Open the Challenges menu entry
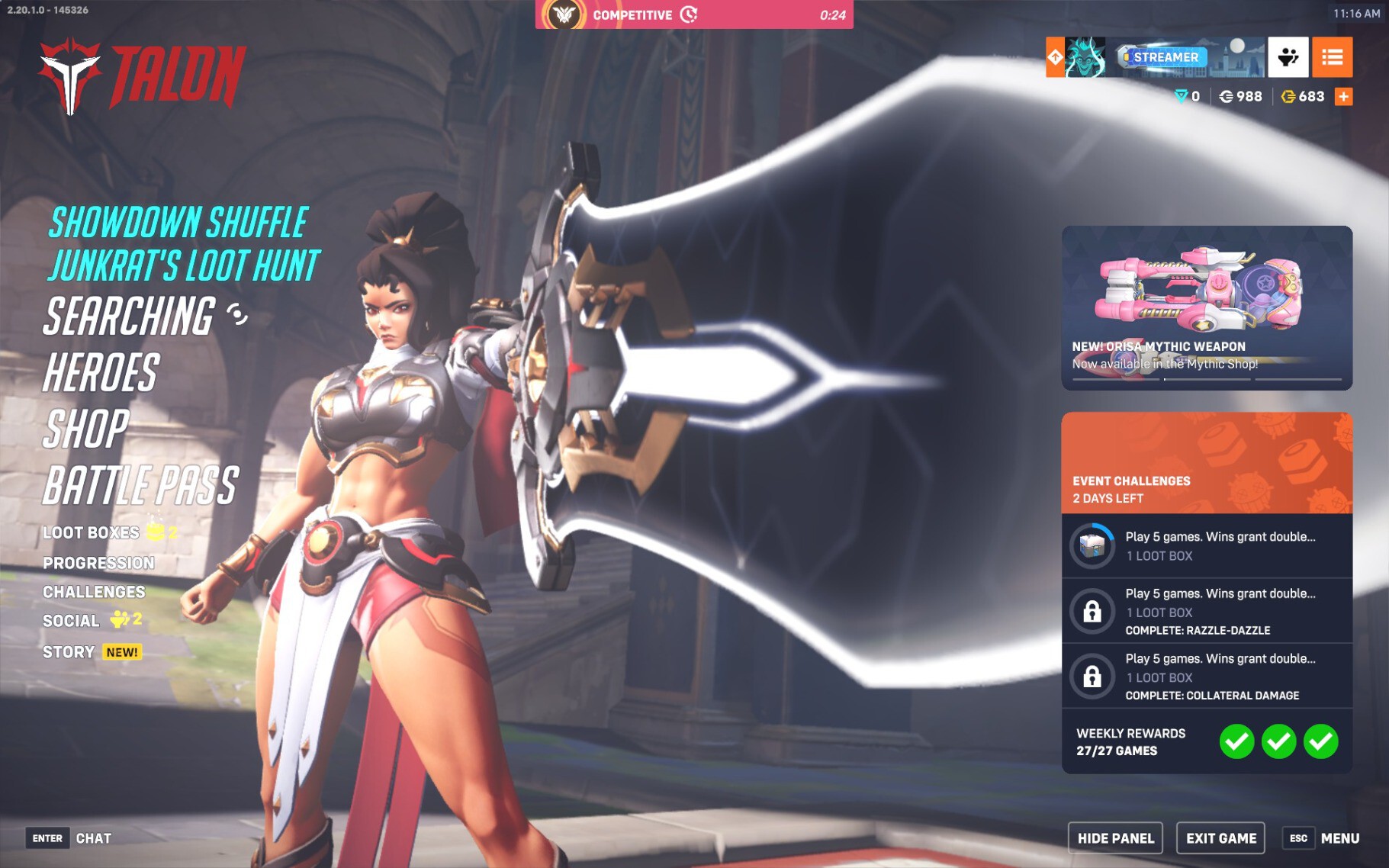Screen dimensions: 1389x868 pos(94,592)
